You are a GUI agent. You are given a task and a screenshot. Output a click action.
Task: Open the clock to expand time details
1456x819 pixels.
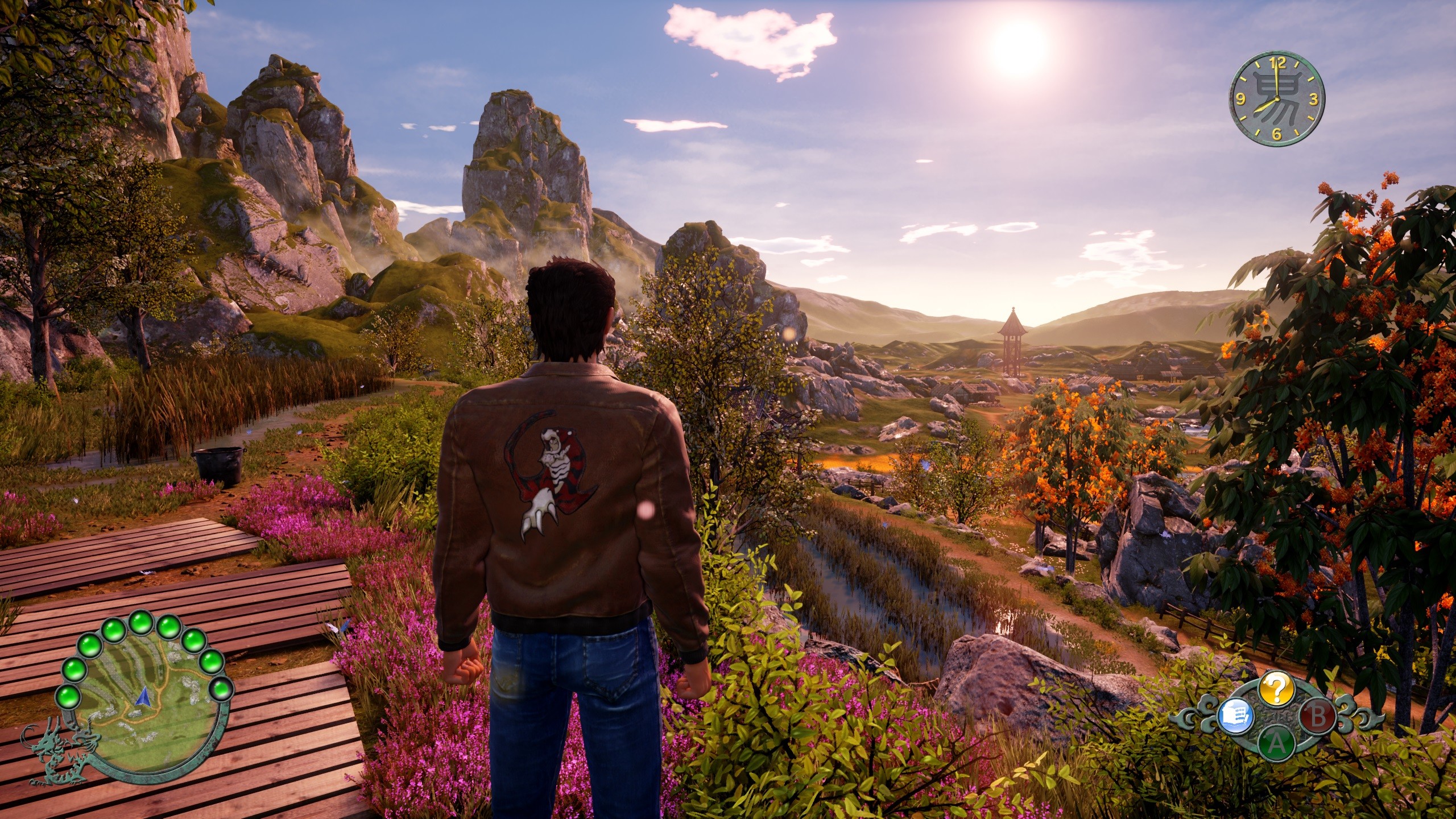1277,98
